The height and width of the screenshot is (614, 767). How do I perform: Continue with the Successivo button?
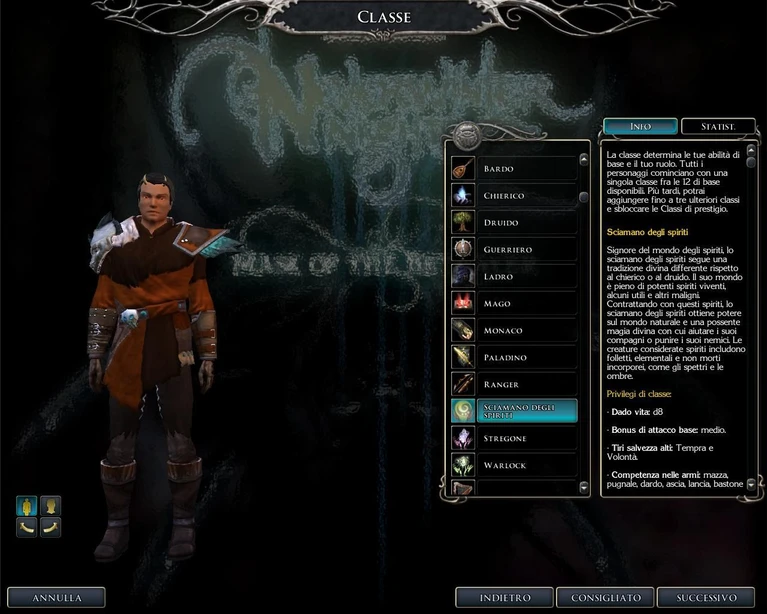706,598
